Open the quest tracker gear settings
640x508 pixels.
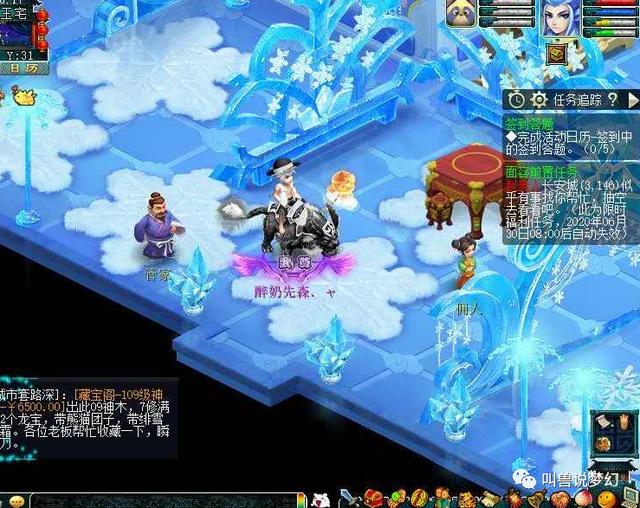pos(538,99)
